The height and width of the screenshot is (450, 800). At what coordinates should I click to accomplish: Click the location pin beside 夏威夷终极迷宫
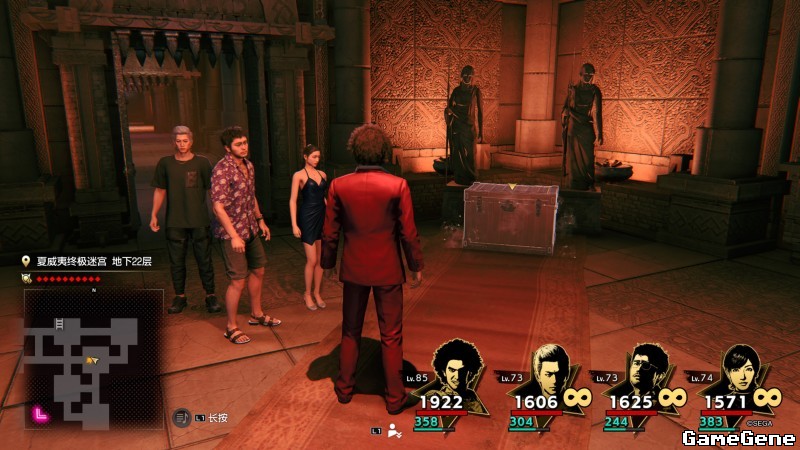point(27,261)
